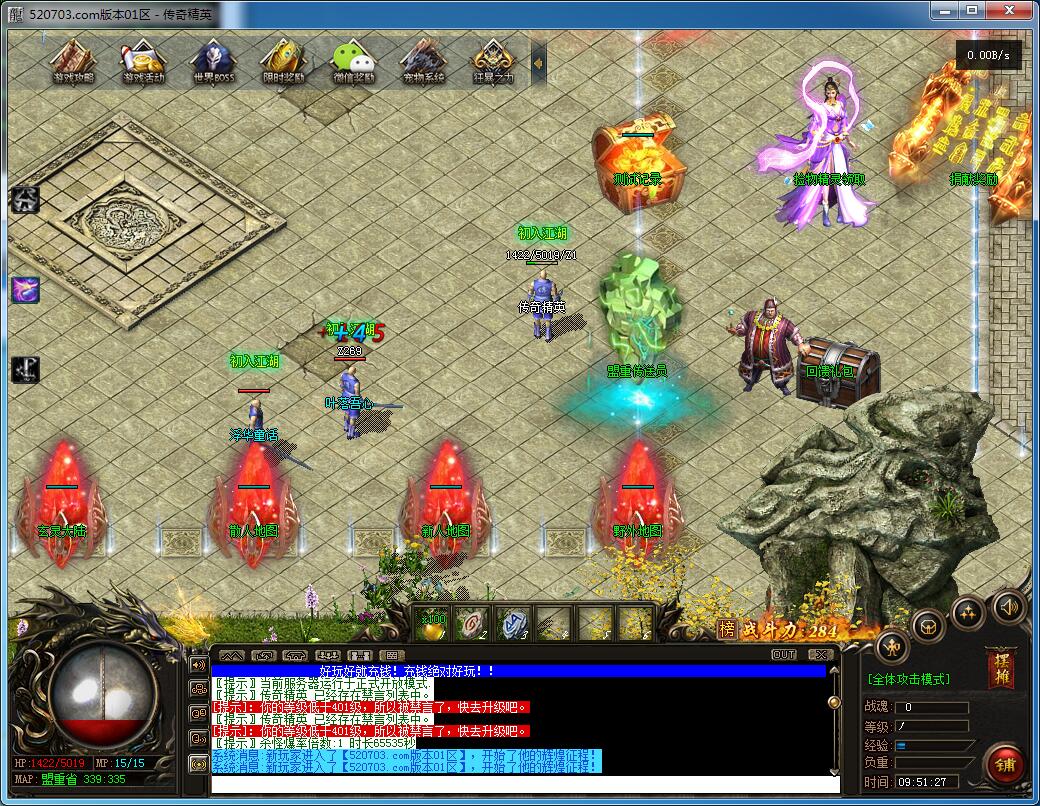The image size is (1040, 806).
Task: Open the 限时奖励 timed rewards menu
Action: point(283,61)
